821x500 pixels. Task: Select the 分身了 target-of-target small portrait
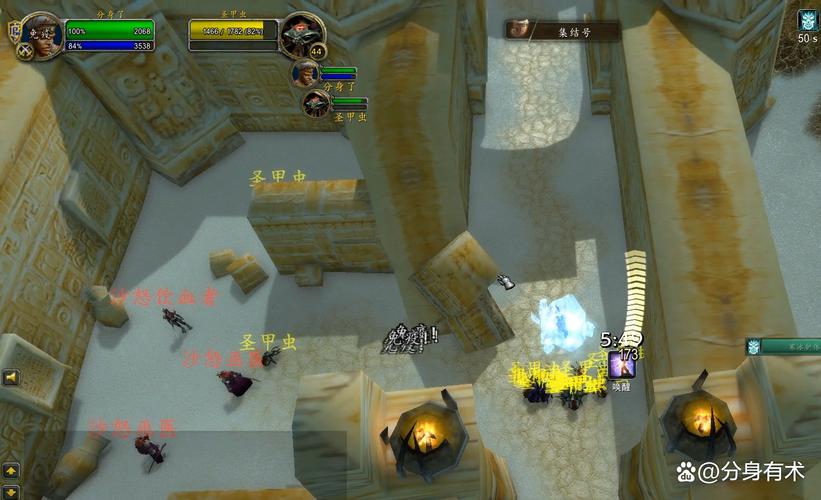coord(306,73)
